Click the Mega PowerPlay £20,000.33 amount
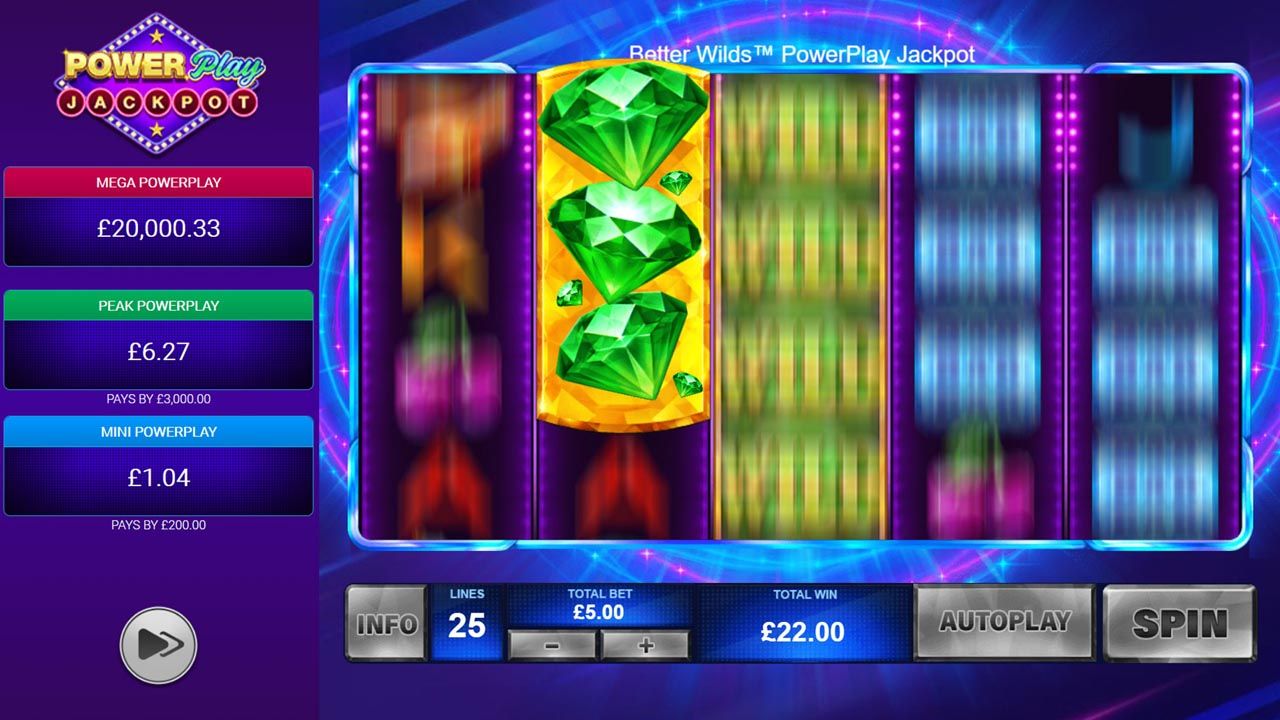1280x720 pixels. pos(158,228)
